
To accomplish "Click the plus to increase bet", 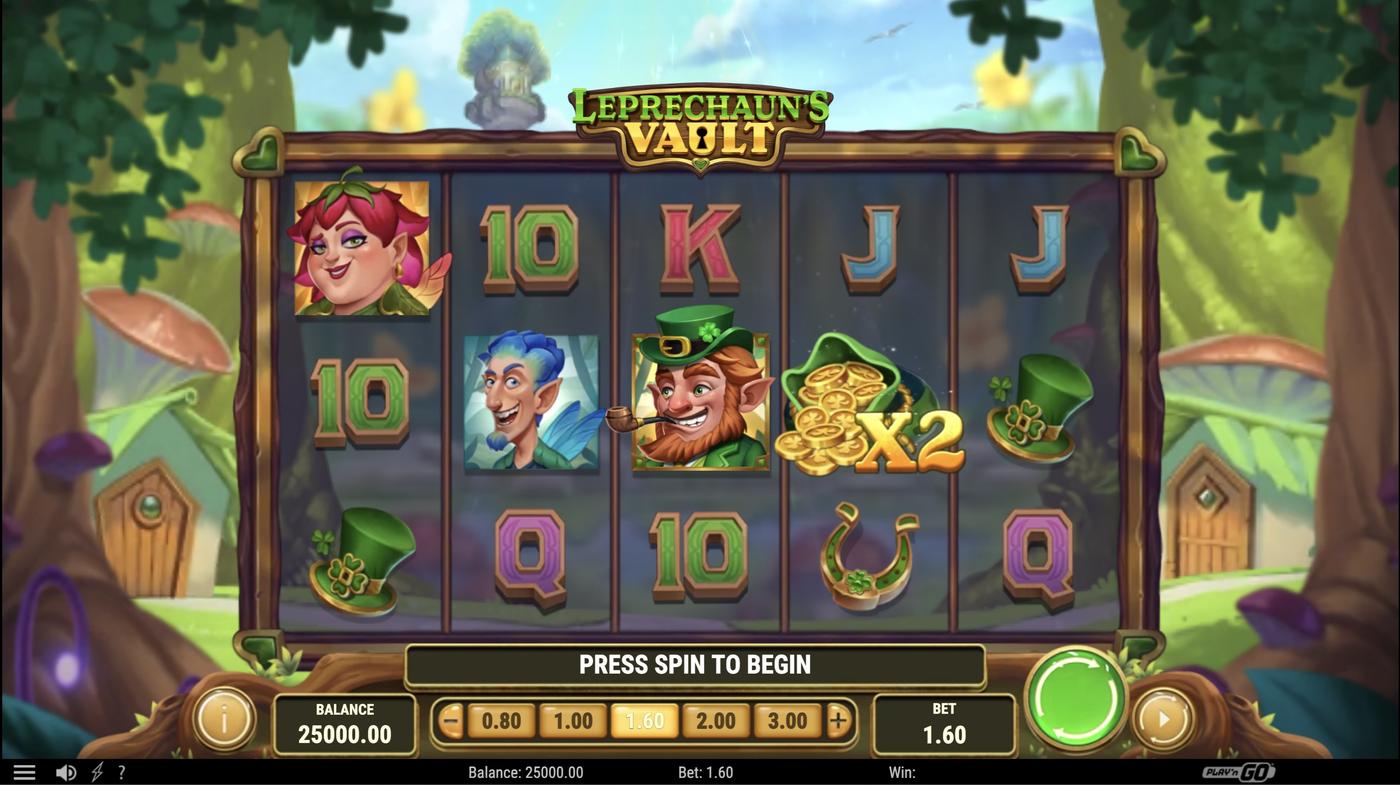I will tap(838, 719).
